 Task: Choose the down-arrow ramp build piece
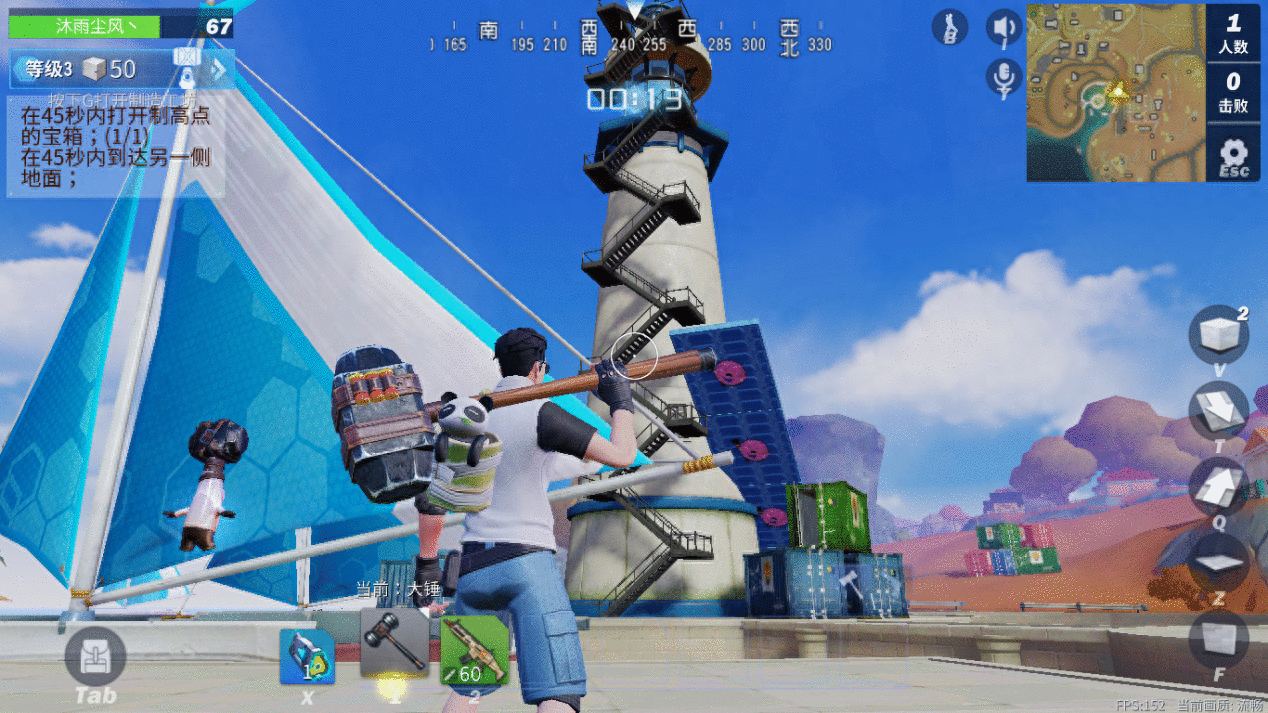[1218, 409]
